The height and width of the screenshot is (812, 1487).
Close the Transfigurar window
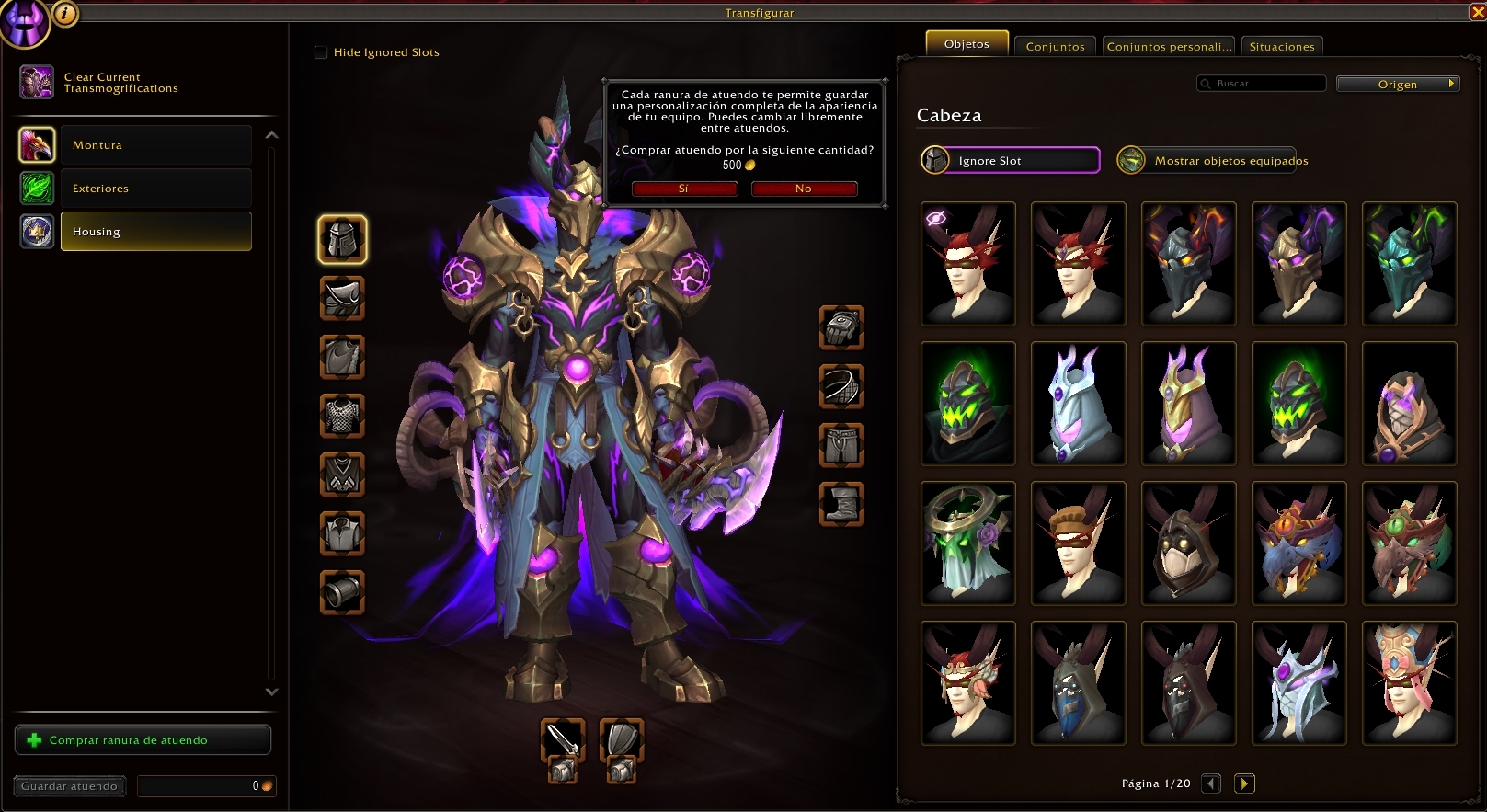click(1478, 12)
